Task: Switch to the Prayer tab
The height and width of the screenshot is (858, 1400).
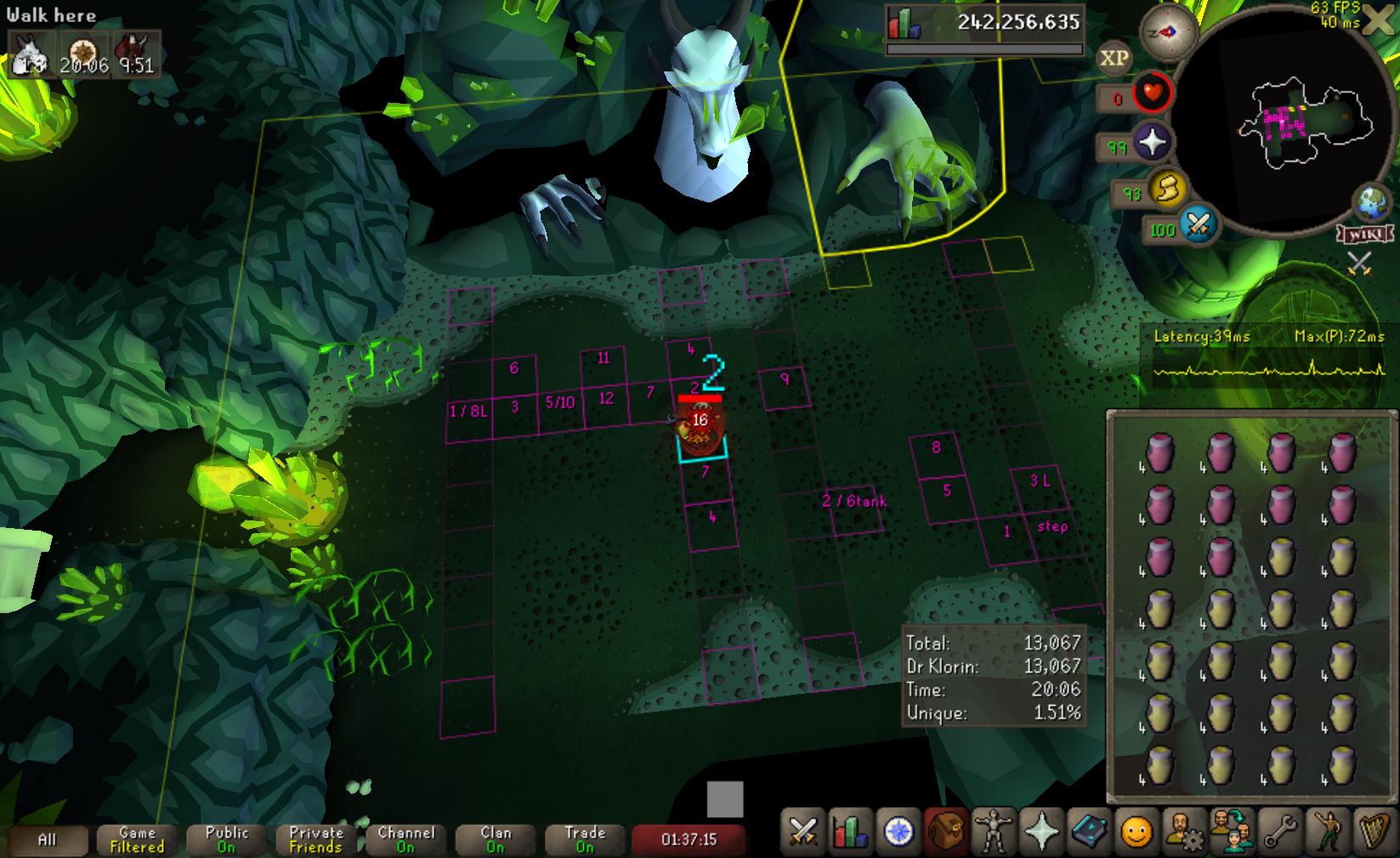Action: pyautogui.click(x=1040, y=832)
